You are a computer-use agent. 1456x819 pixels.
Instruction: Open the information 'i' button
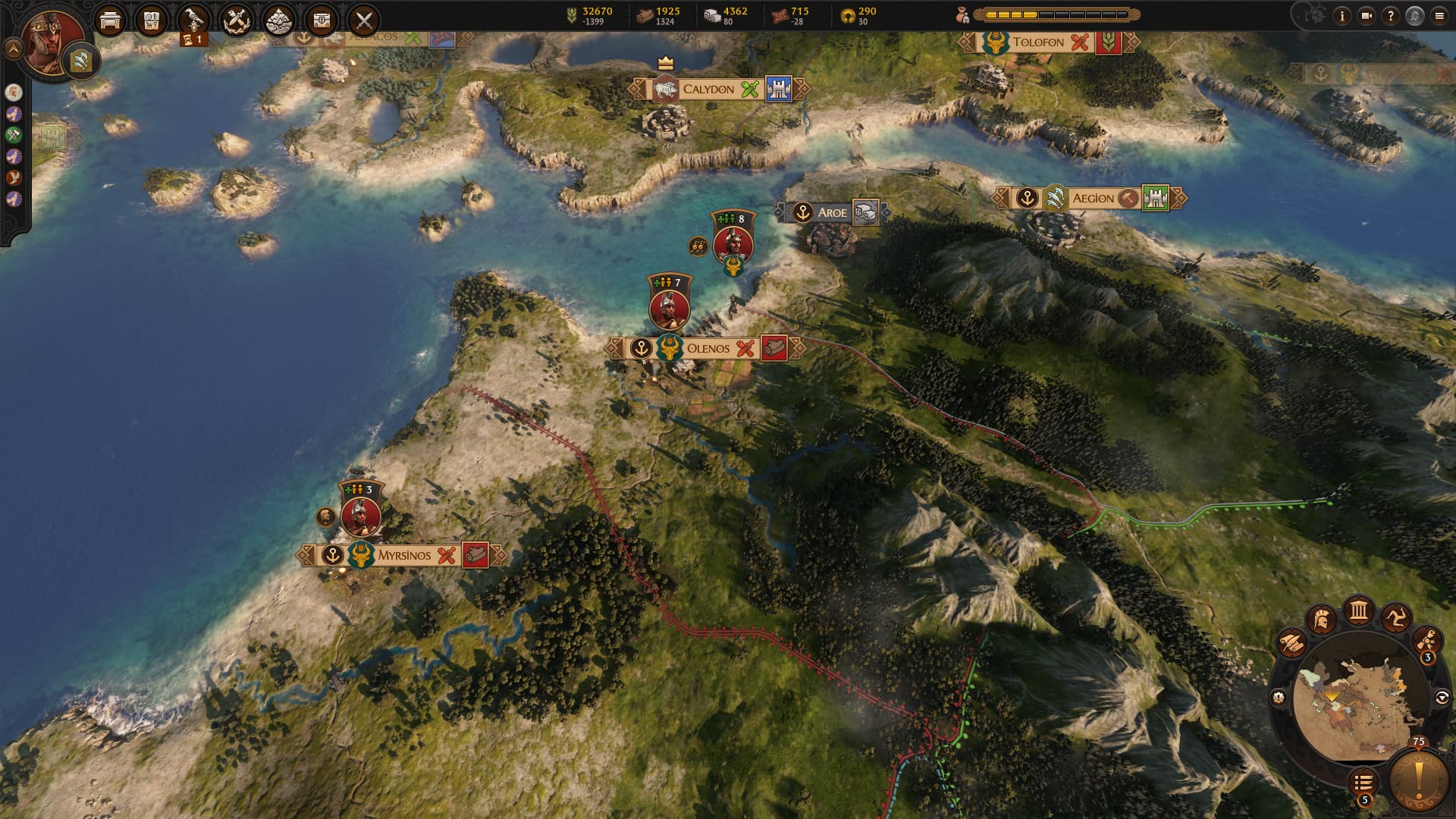[1342, 16]
